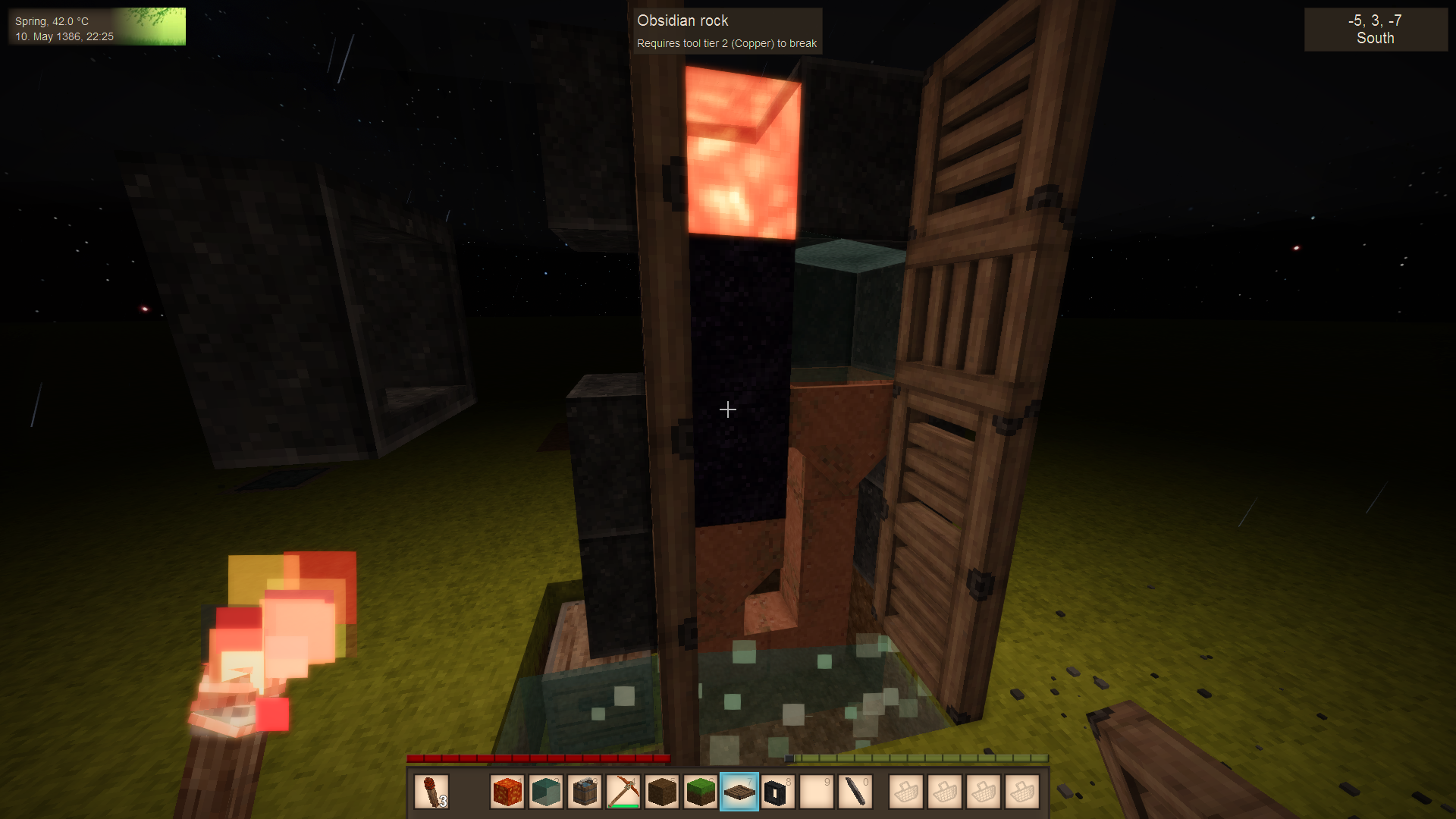The image size is (1456, 819).
Task: Click the season and date panel
Action: point(97,27)
